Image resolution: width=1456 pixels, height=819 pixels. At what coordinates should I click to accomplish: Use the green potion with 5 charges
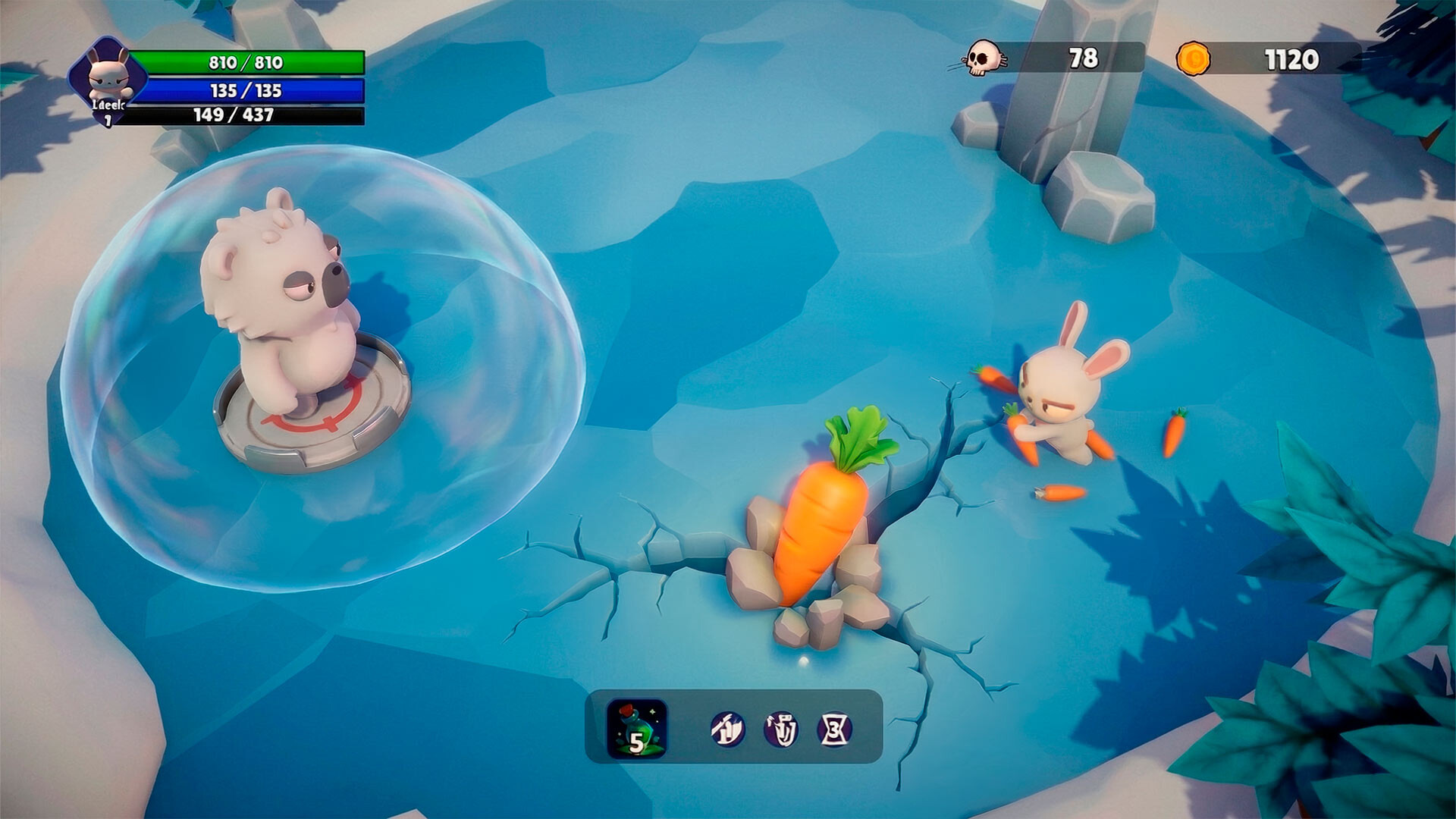[x=637, y=729]
